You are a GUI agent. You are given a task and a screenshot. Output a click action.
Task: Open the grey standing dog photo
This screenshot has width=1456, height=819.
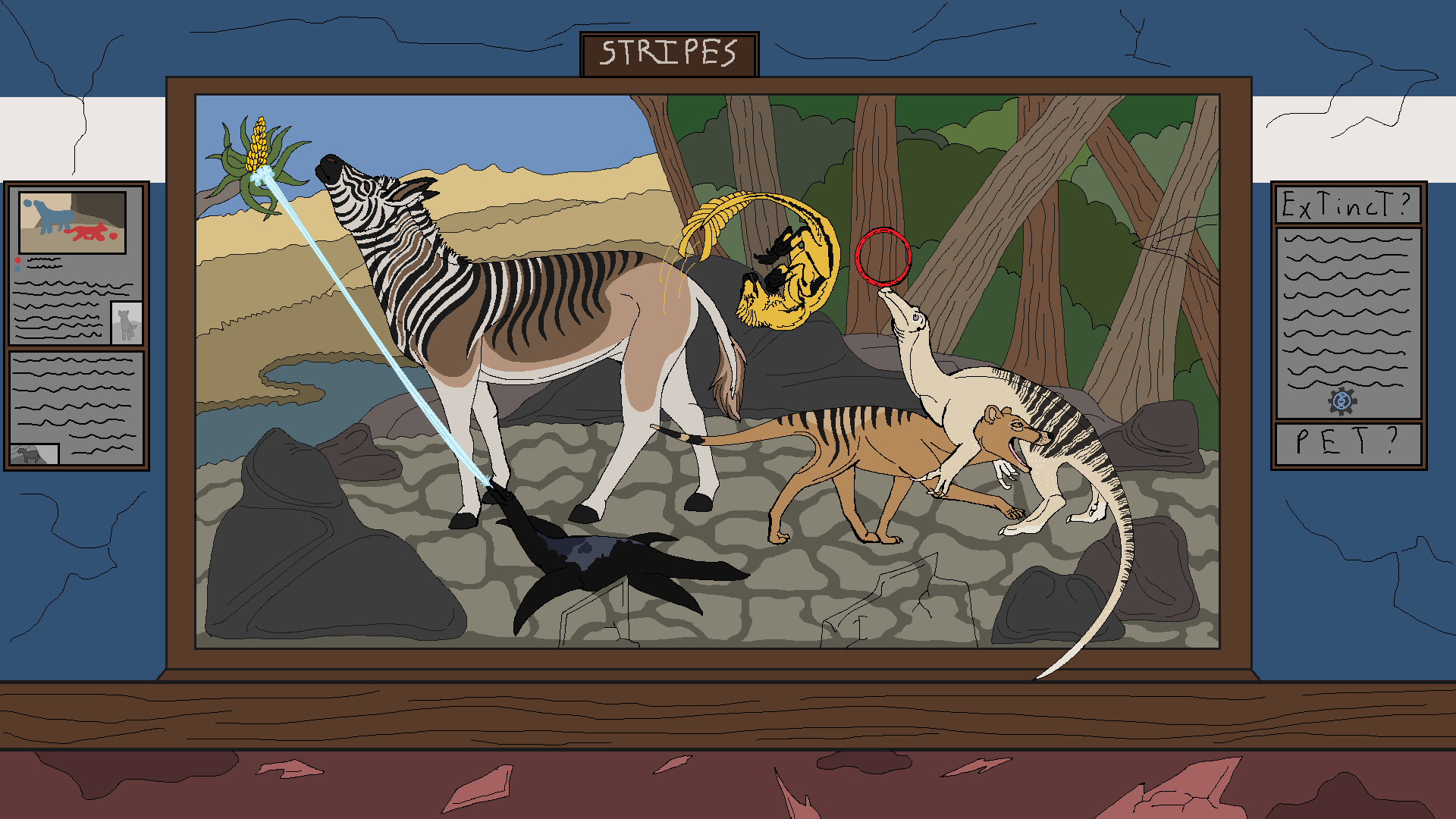pyautogui.click(x=126, y=323)
